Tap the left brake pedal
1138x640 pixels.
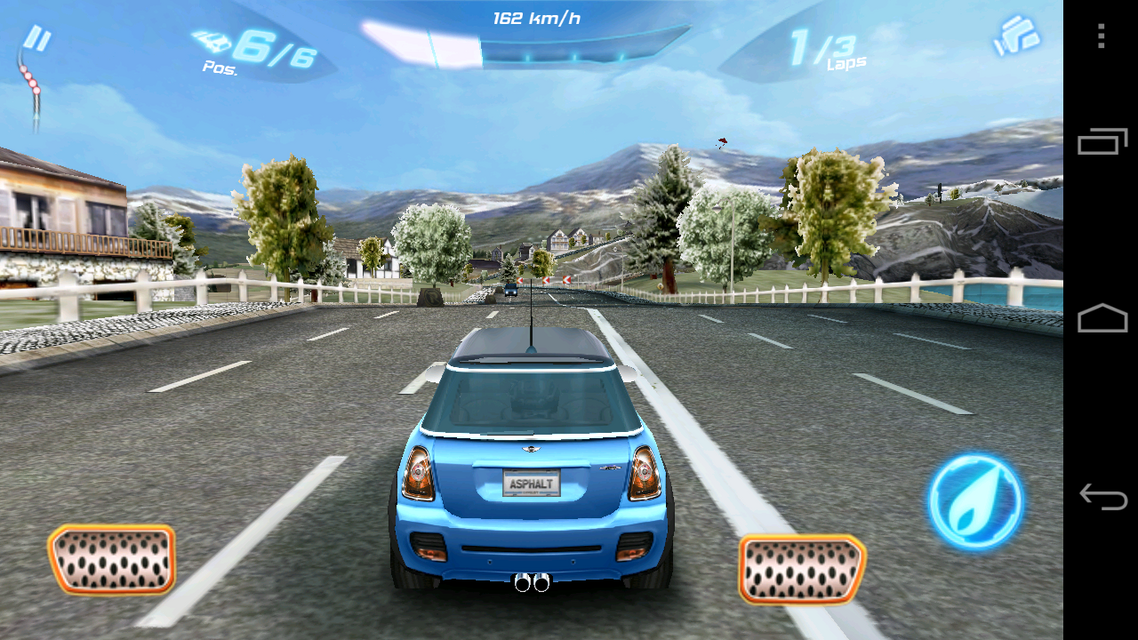(x=111, y=559)
